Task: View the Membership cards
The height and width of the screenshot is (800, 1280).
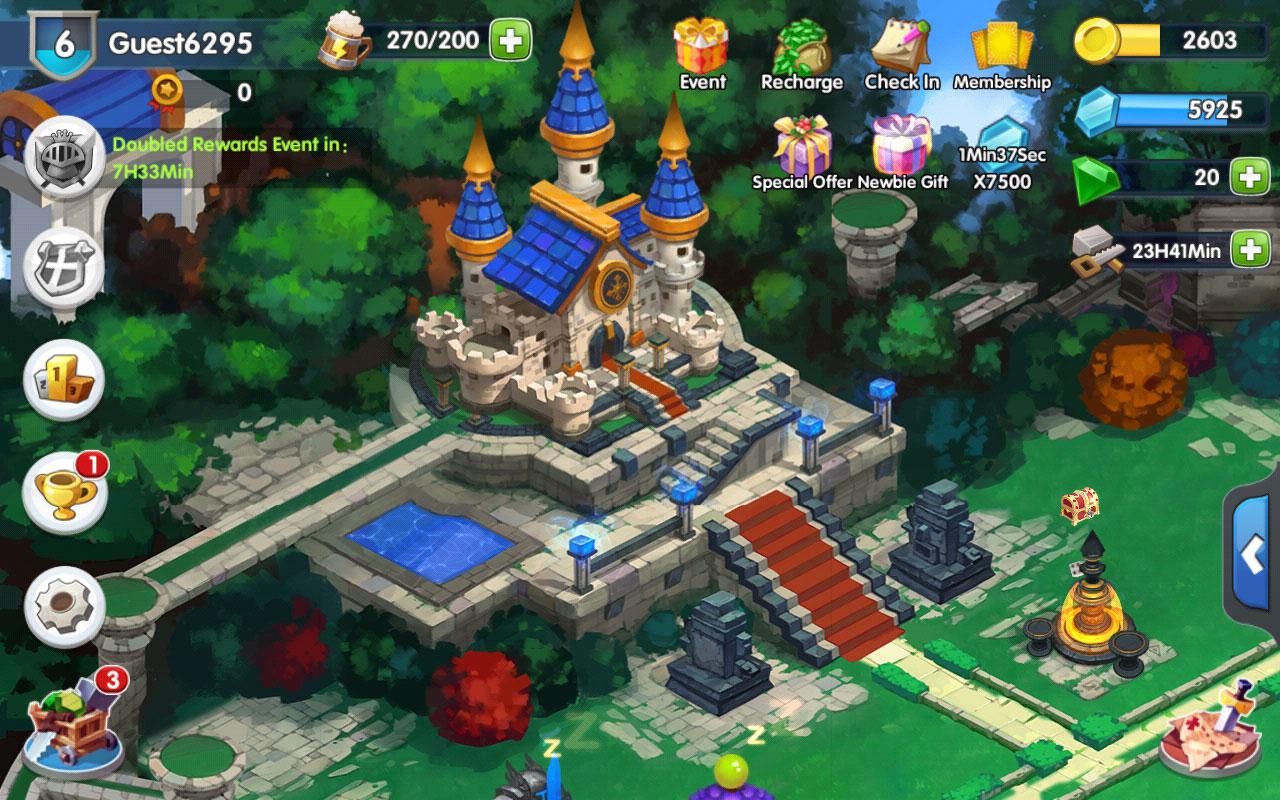Action: [1001, 48]
